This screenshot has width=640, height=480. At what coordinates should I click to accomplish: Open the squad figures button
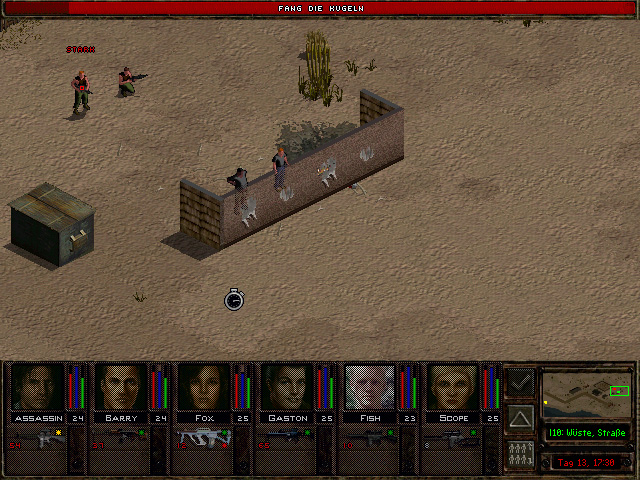520,454
